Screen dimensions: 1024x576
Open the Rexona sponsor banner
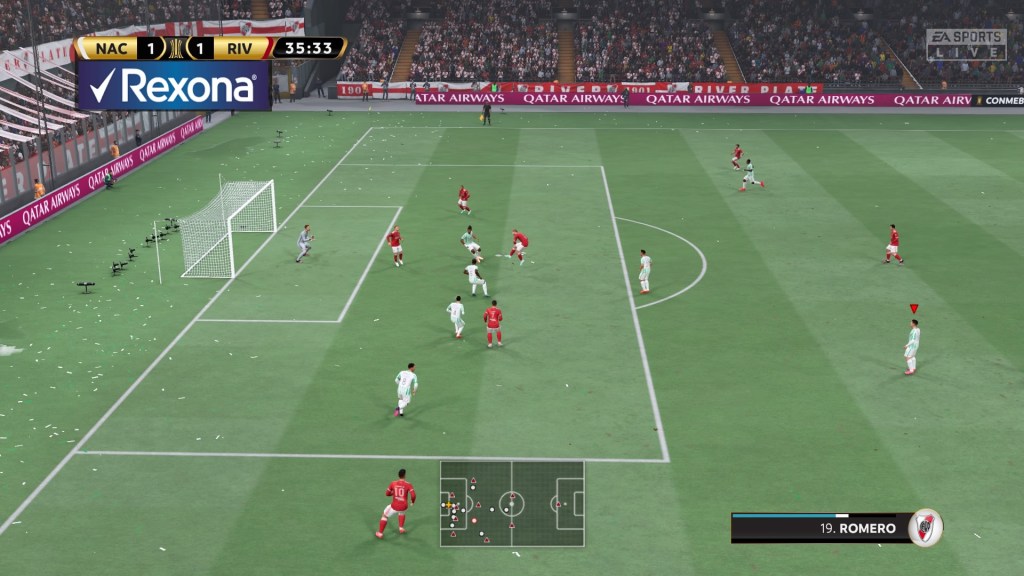(173, 86)
